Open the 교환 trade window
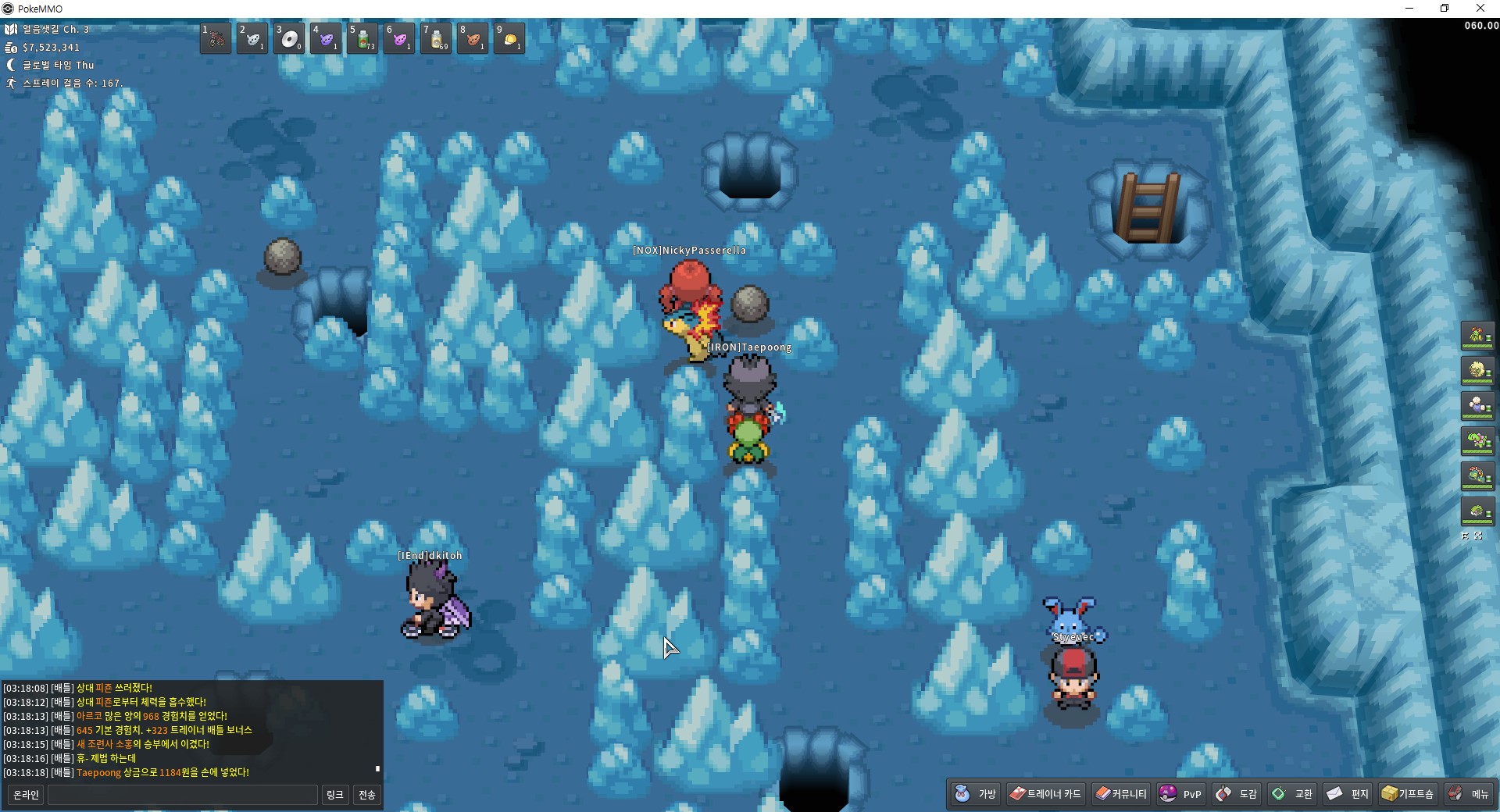1500x812 pixels. [1292, 794]
